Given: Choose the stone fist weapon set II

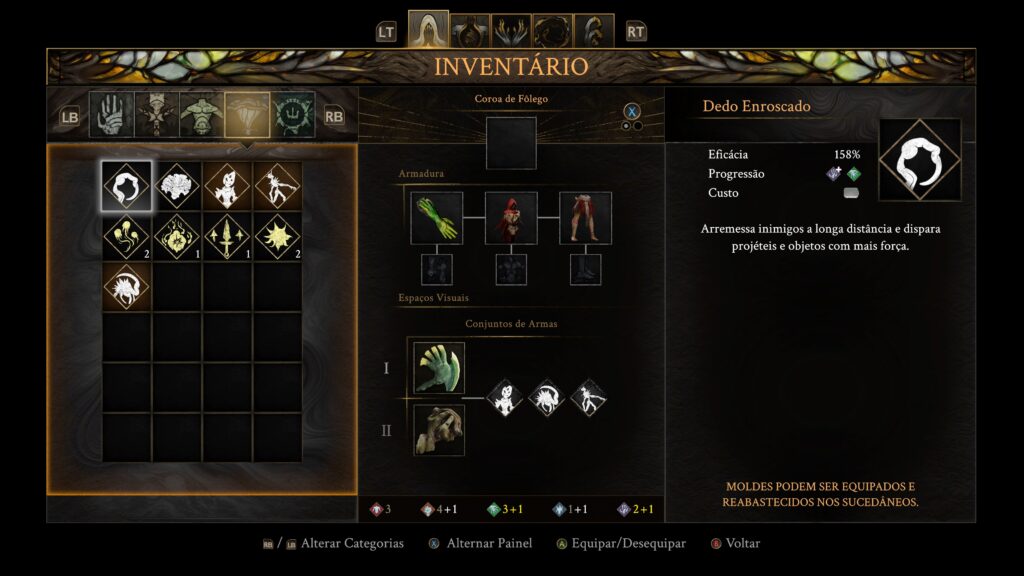Looking at the screenshot, I should pos(439,429).
